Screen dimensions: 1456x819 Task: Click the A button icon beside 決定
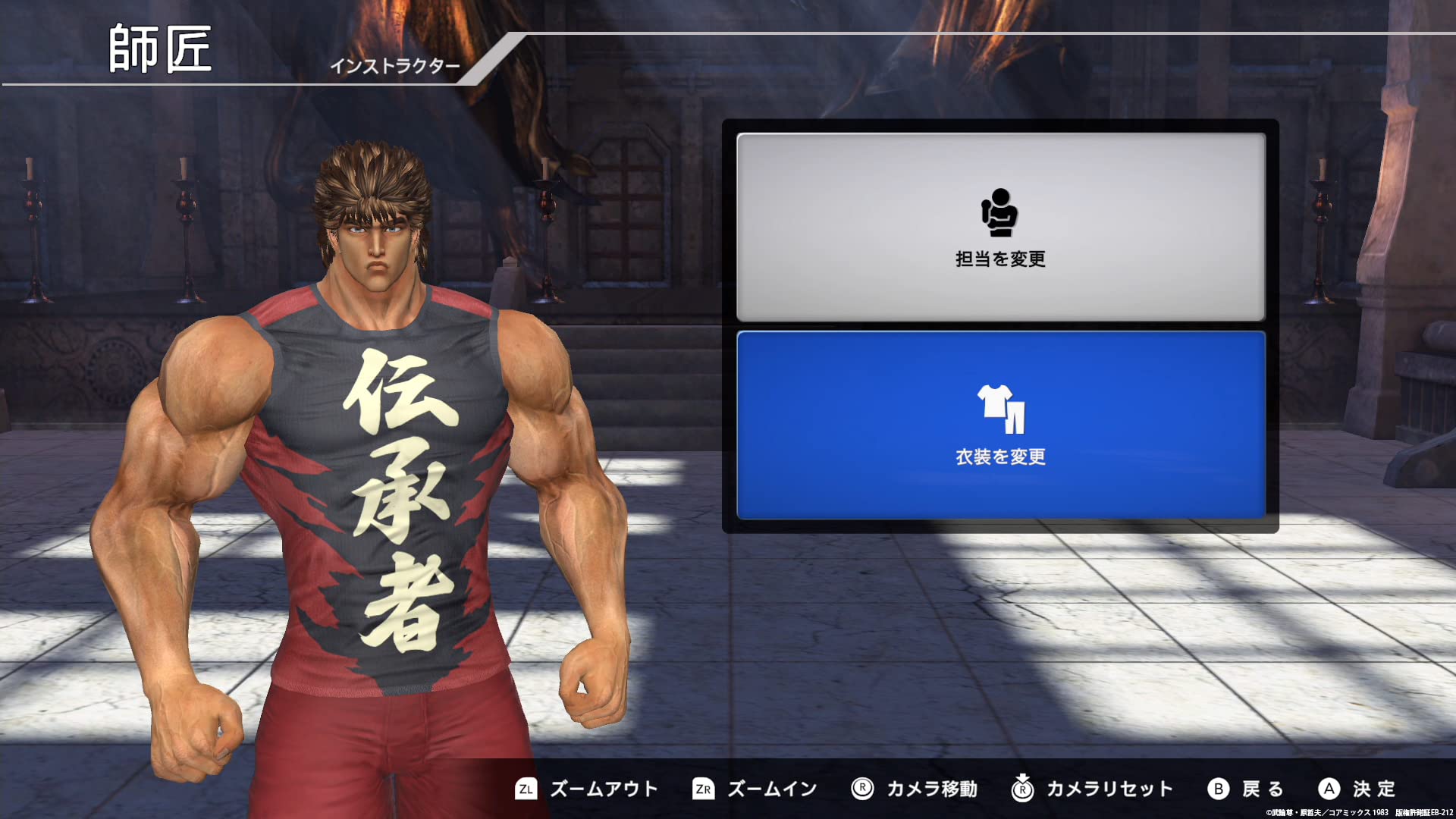[1329, 789]
